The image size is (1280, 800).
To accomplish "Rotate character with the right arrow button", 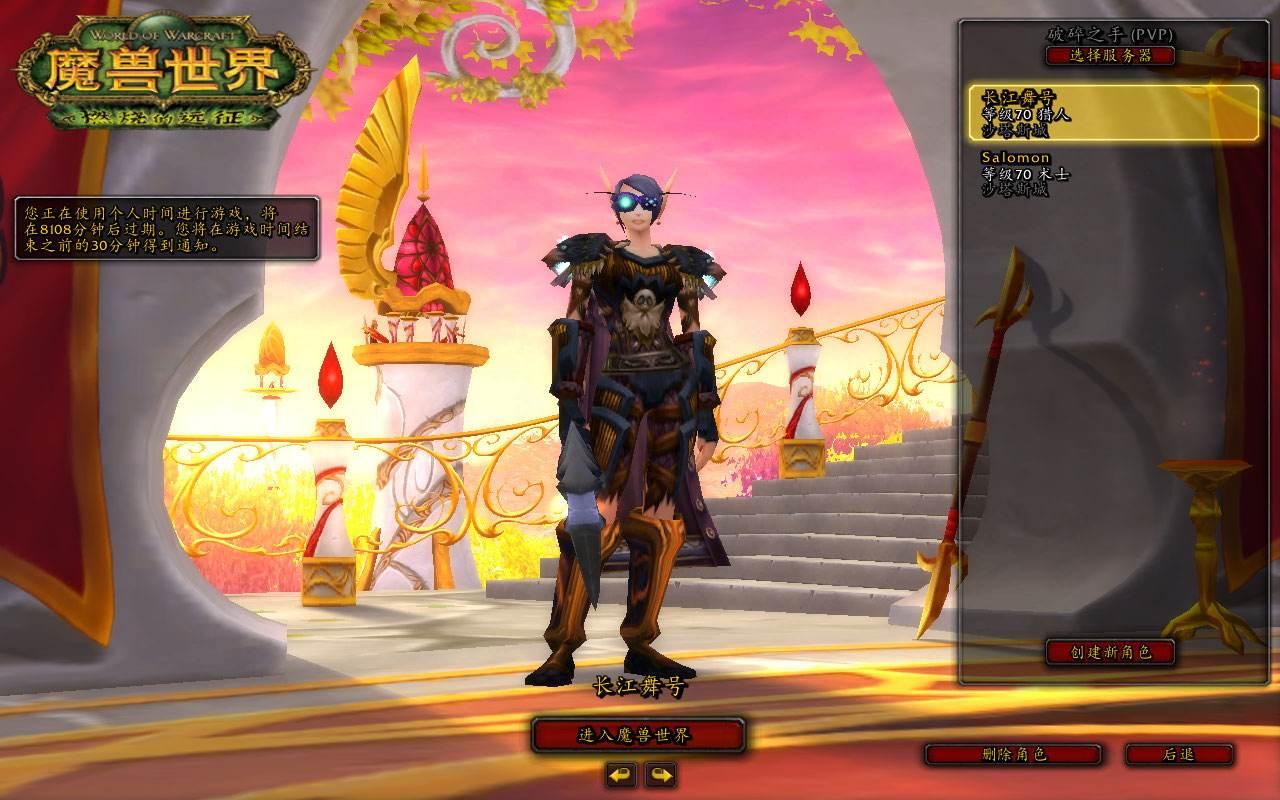I will coord(660,774).
